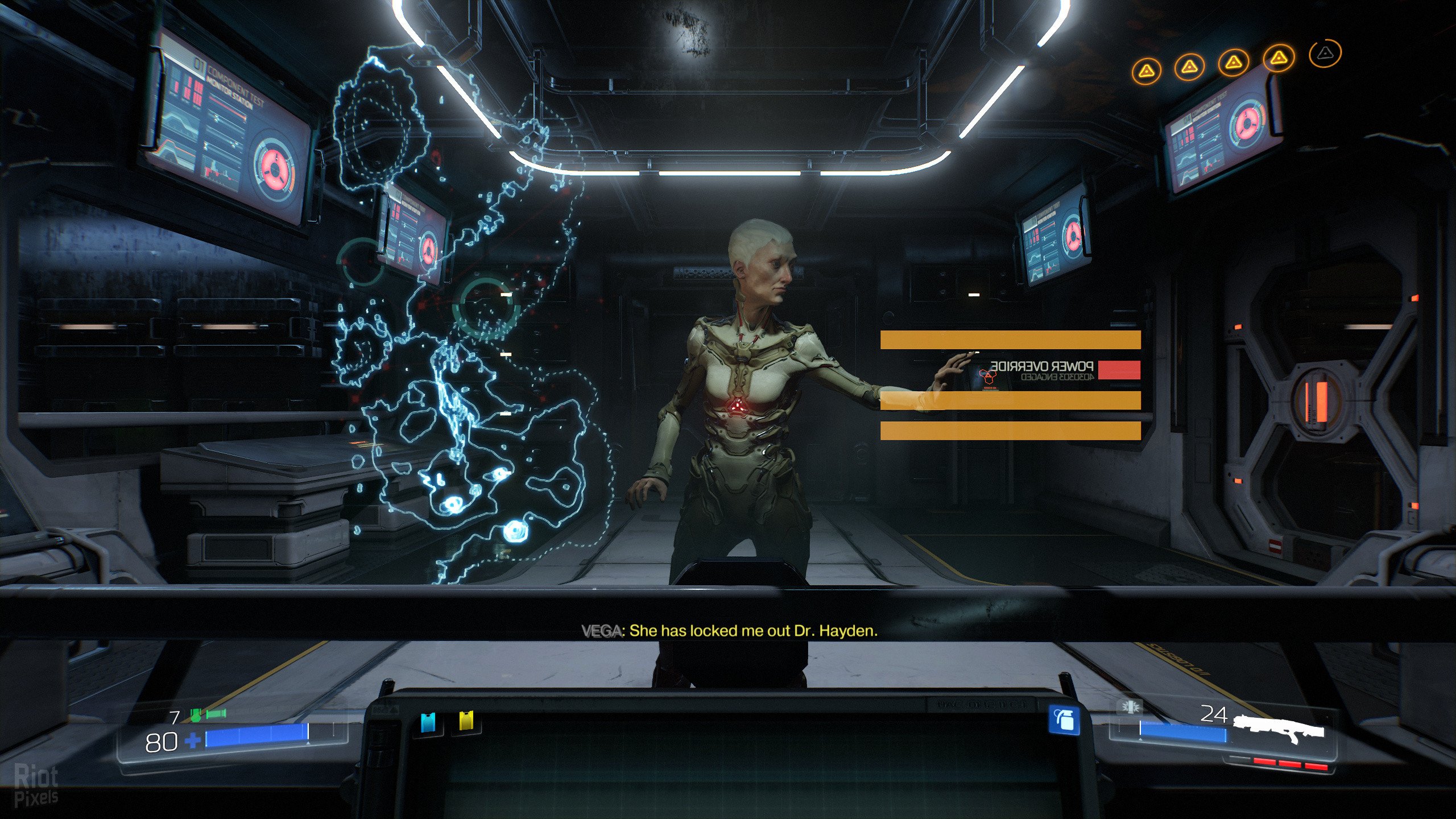Click the weapon mod burst icon
1456x819 pixels.
pos(1130,707)
